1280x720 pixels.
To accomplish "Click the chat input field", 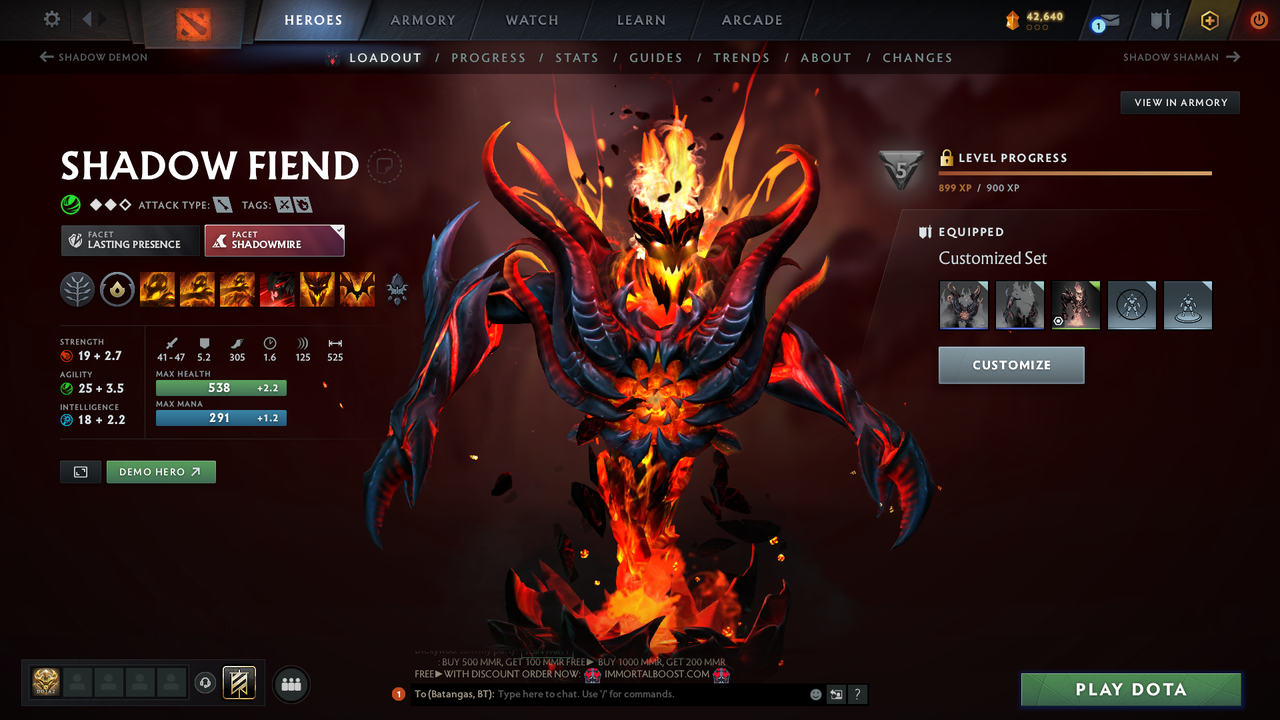I will tap(600, 694).
